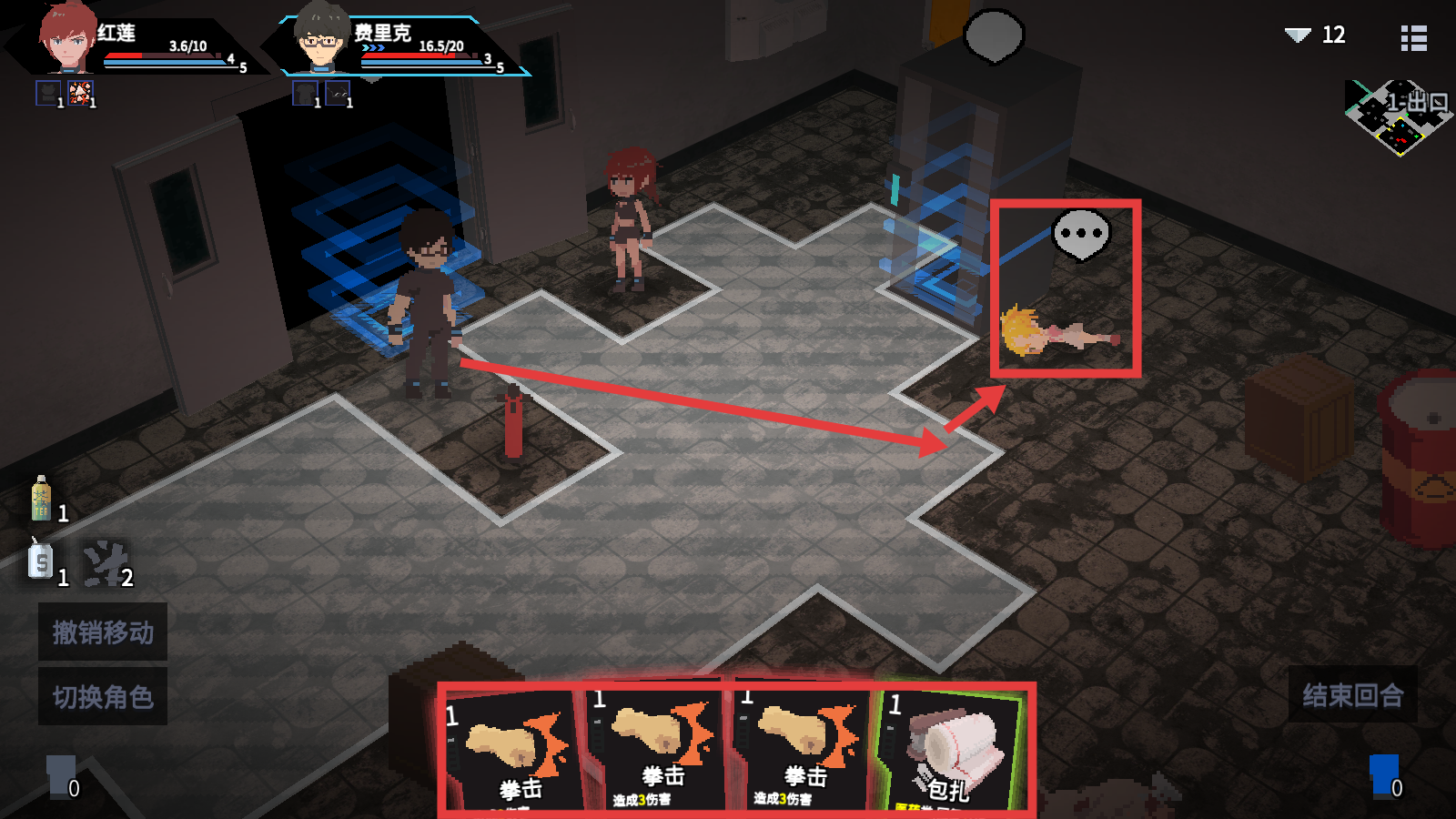
Task: Use the yellow spray can item
Action: pyautogui.click(x=41, y=499)
